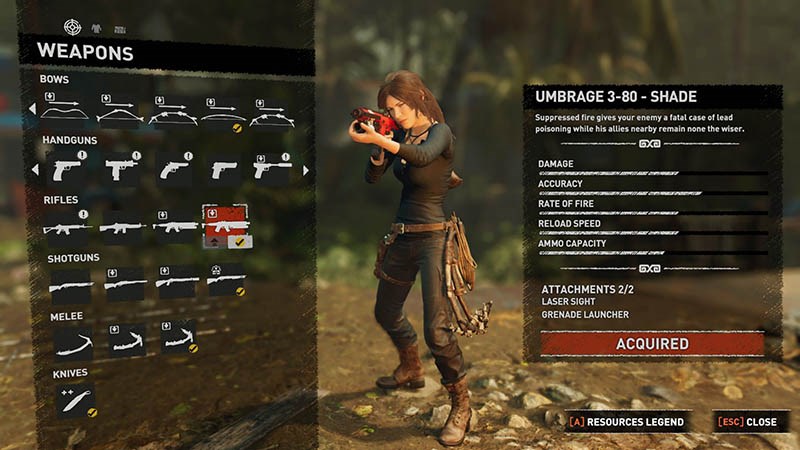Pick the first shotgun without a badge
Image resolution: width=800 pixels, height=450 pixels.
pos(69,284)
